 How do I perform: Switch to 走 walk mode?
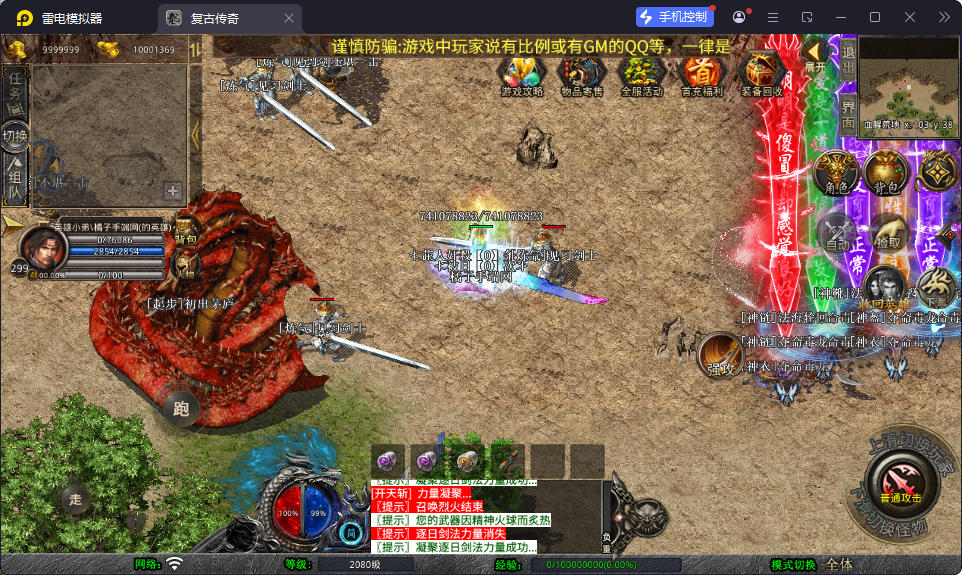pyautogui.click(x=75, y=497)
